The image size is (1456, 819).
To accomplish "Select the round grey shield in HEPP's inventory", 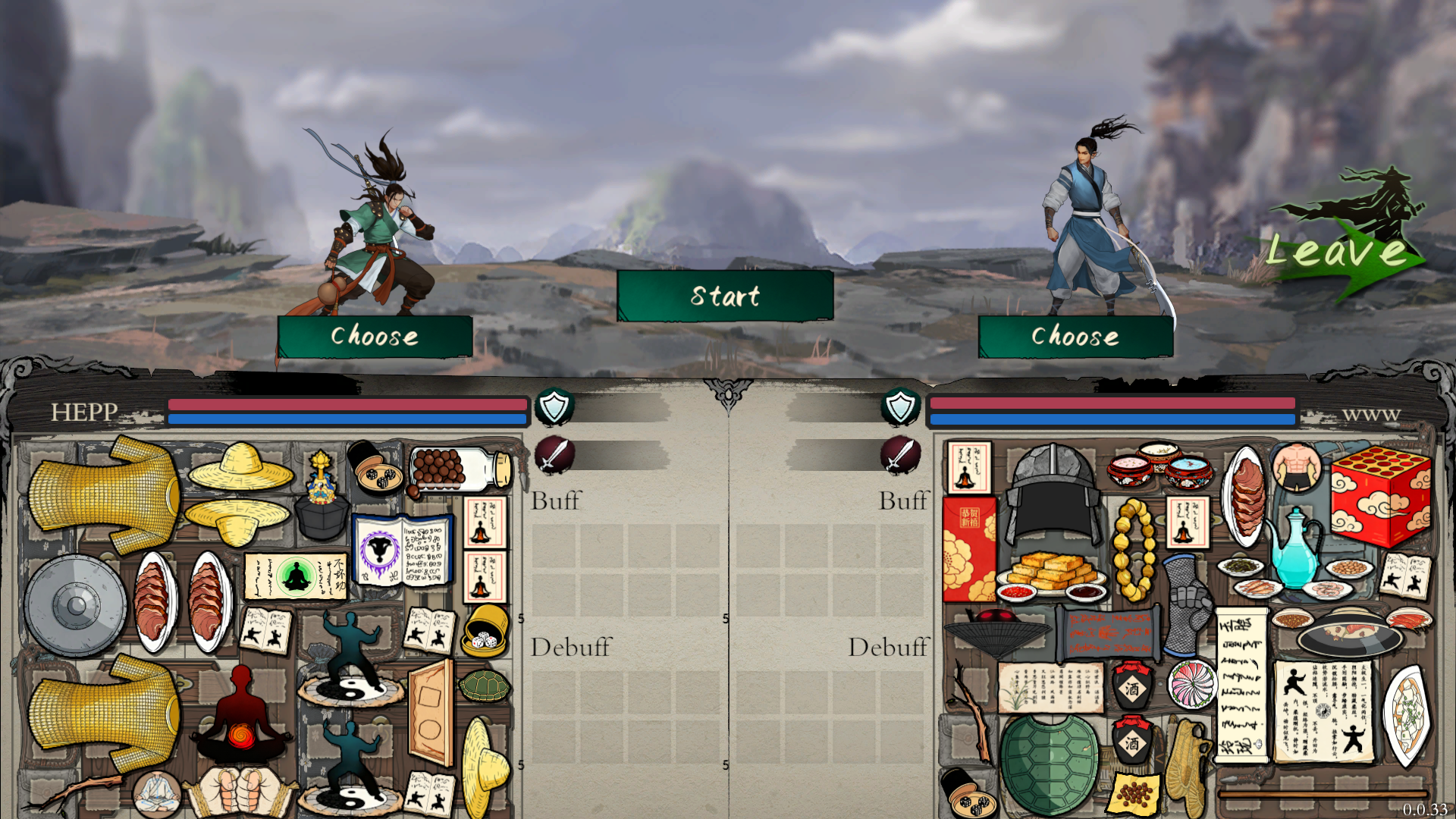I will coord(75,604).
